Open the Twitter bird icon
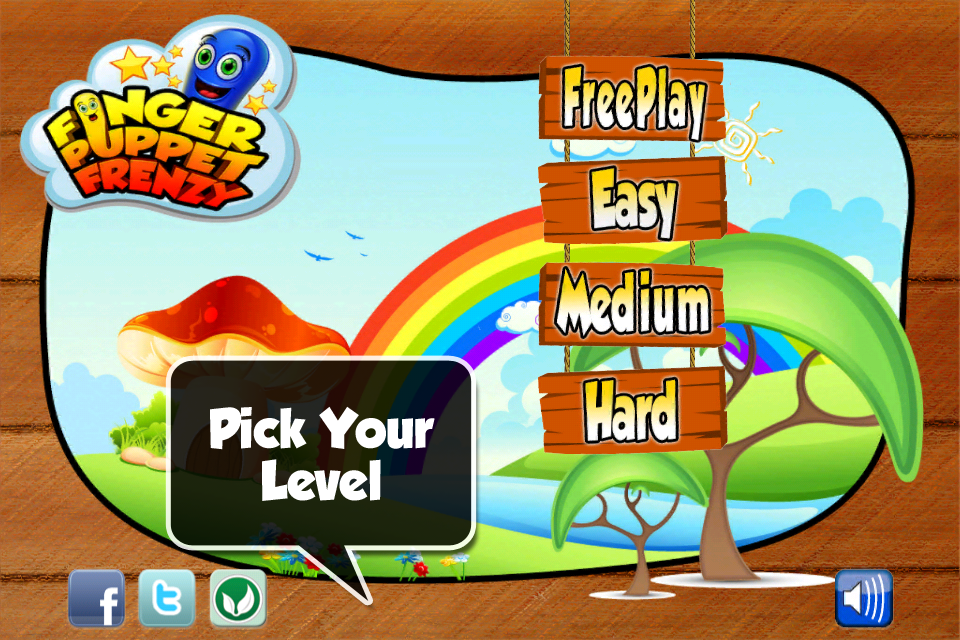The image size is (960, 640). [x=166, y=599]
